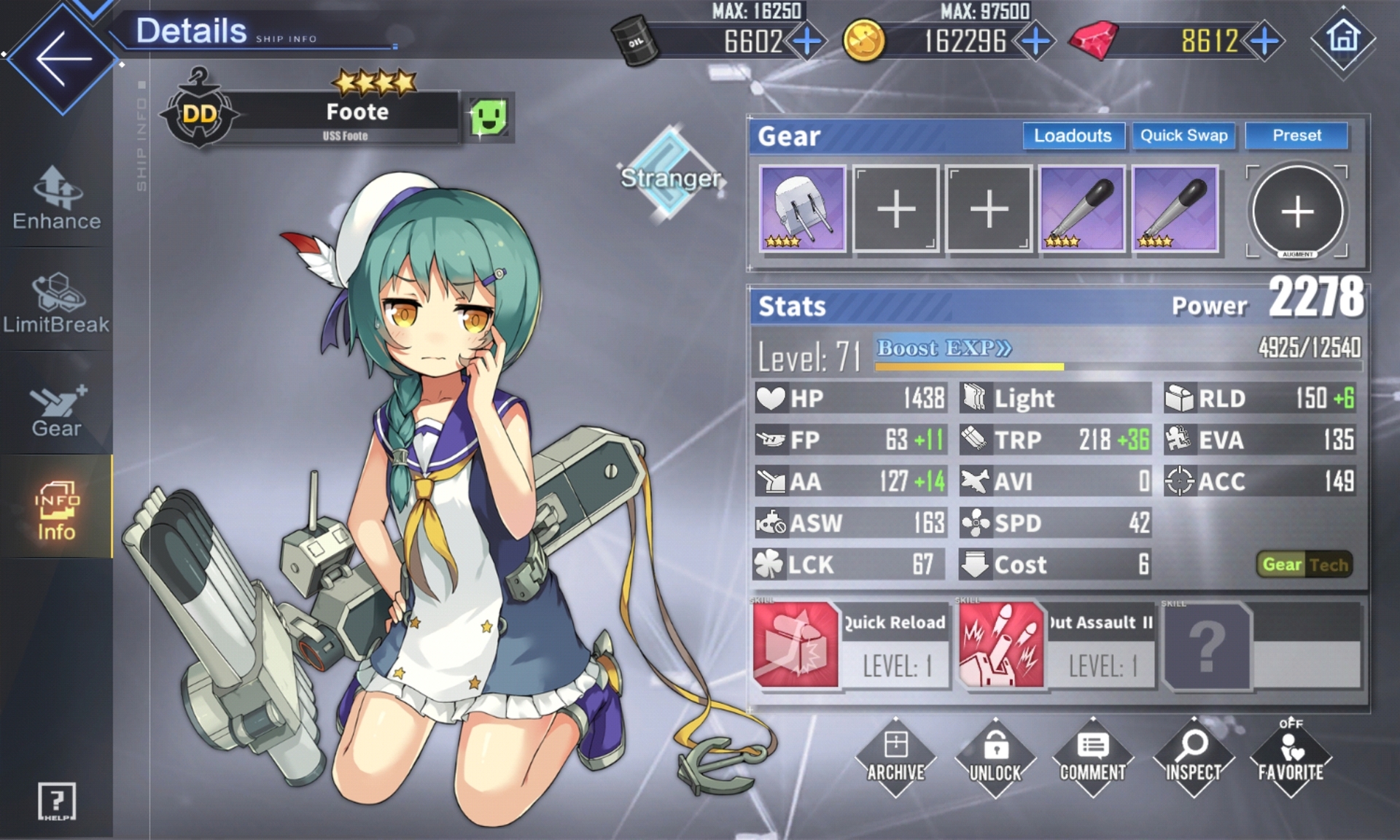Toggle the ship lock via Unlock
The image size is (1400, 840).
click(x=995, y=757)
